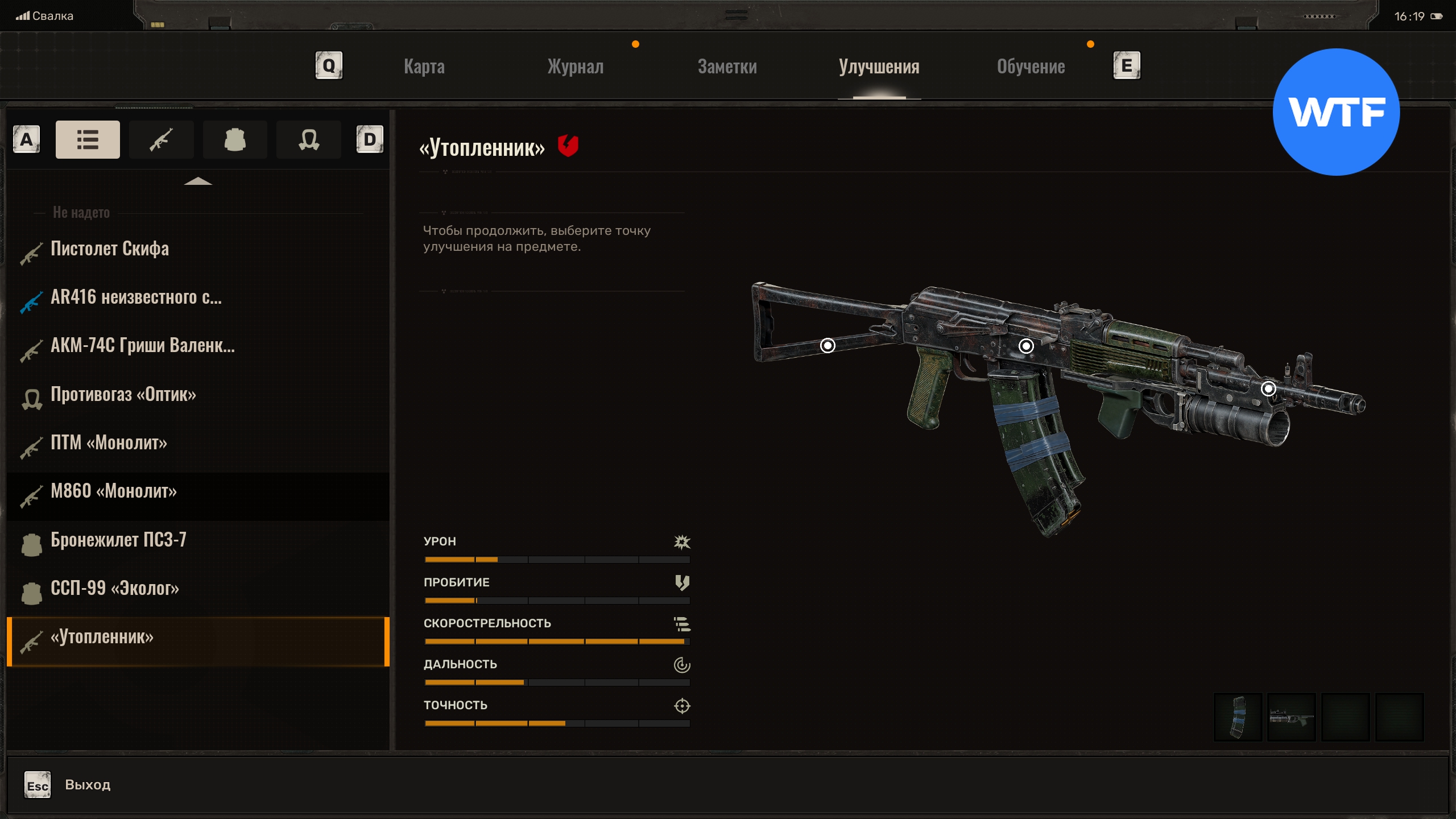Pick Противогаз «Оптик» from the list
The height and width of the screenshot is (819, 1456).
pyautogui.click(x=123, y=395)
